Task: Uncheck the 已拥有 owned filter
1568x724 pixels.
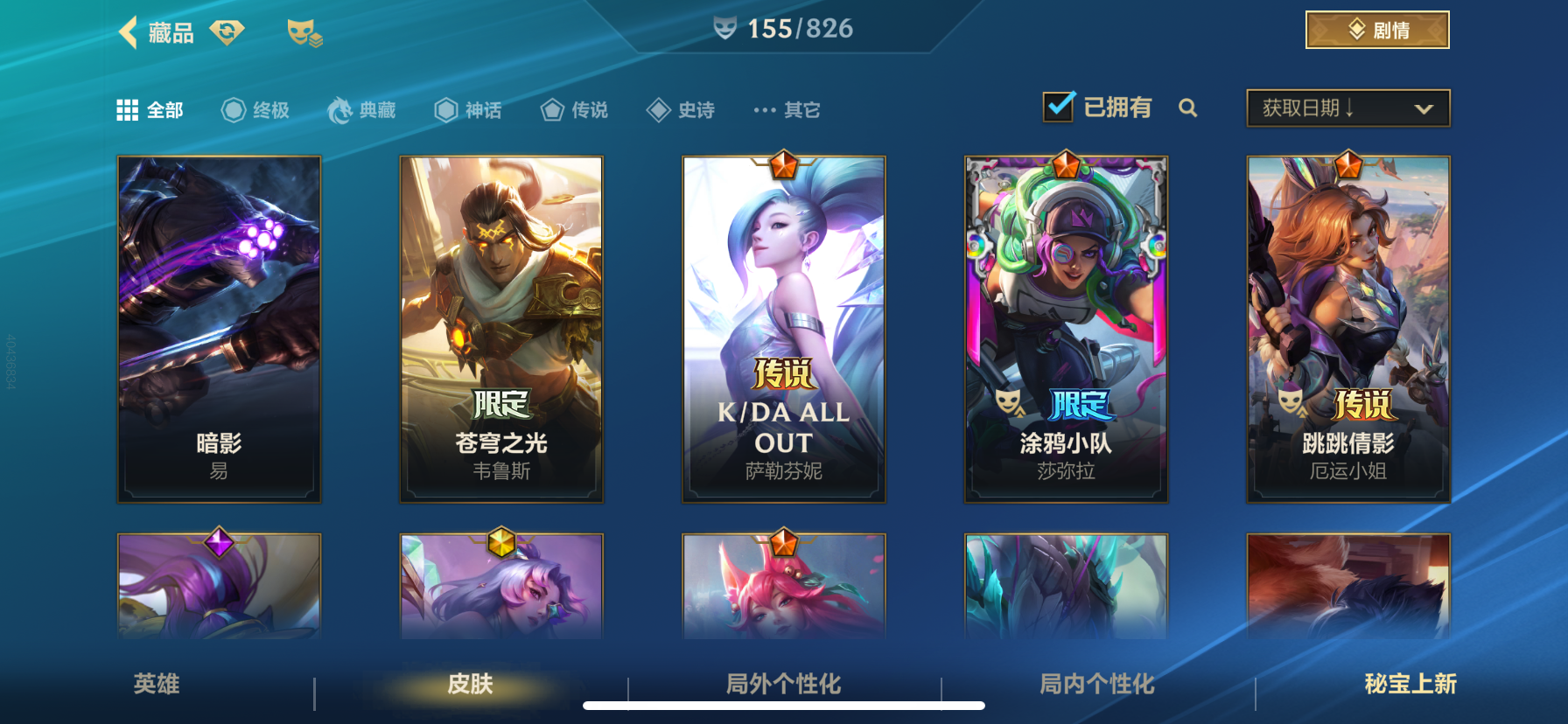Action: pyautogui.click(x=1058, y=105)
